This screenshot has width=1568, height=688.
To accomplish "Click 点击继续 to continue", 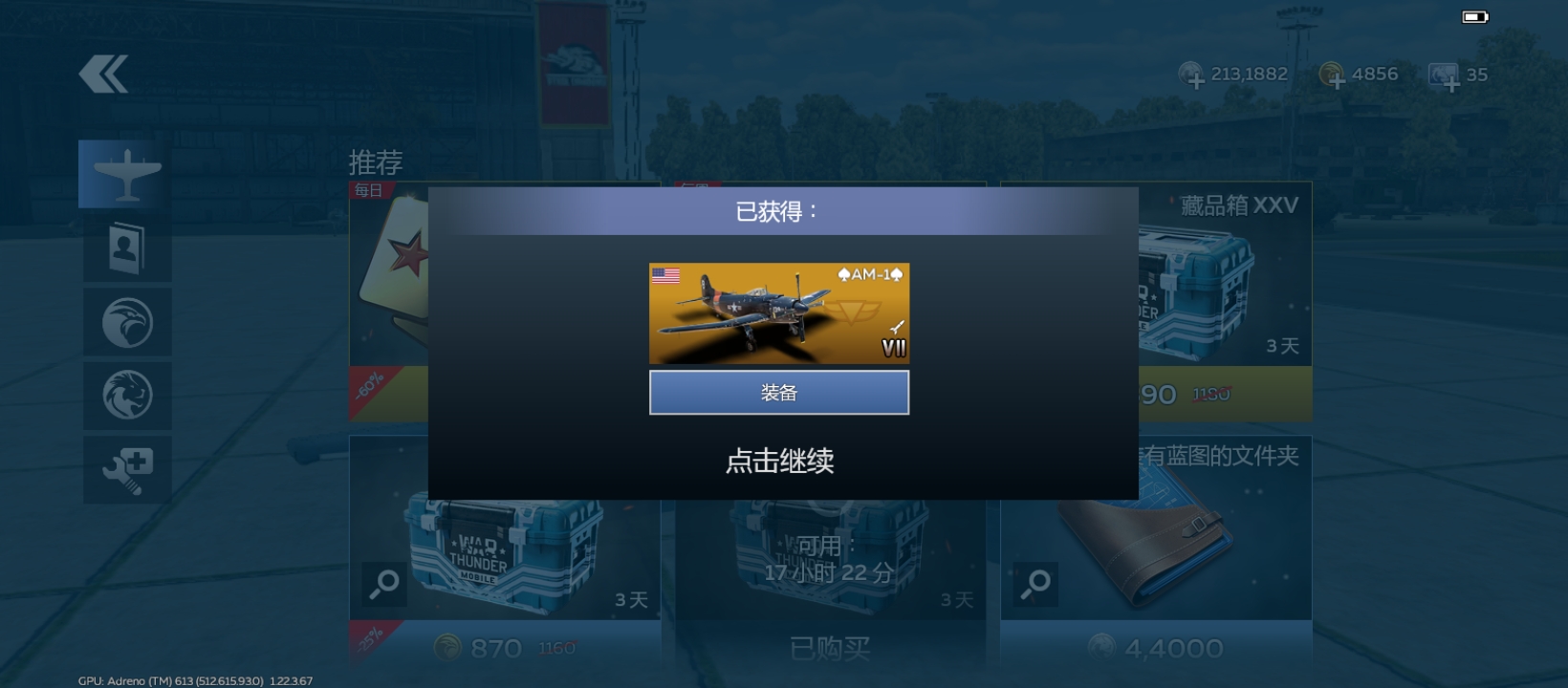I will pos(779,461).
